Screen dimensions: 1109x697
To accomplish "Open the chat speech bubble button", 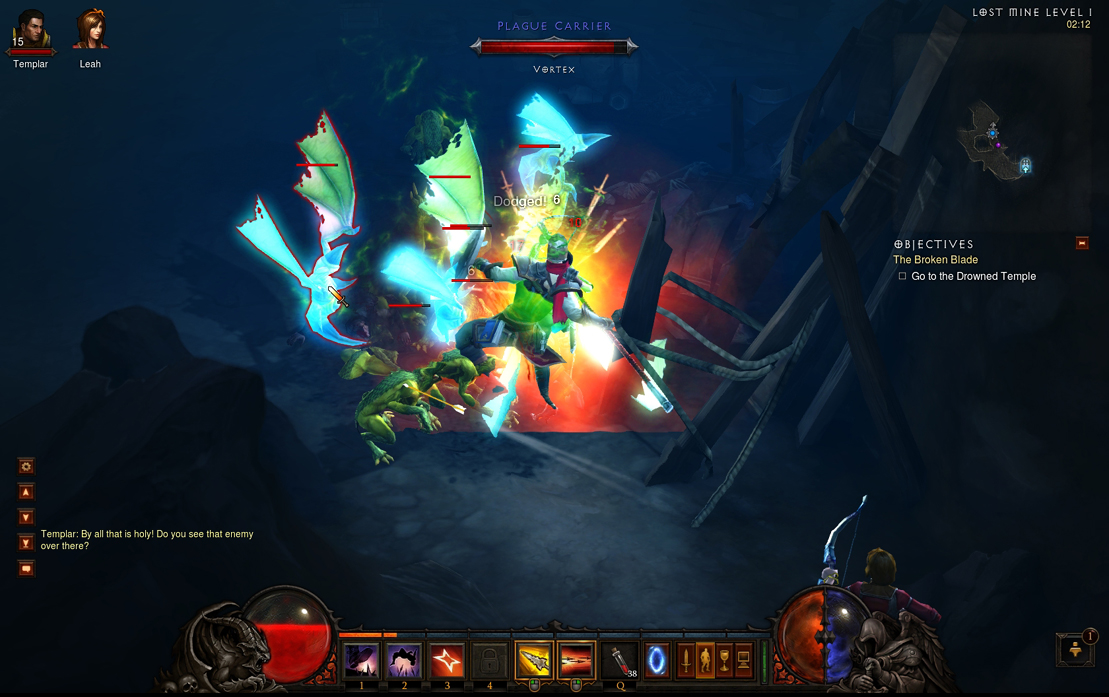I will (27, 569).
